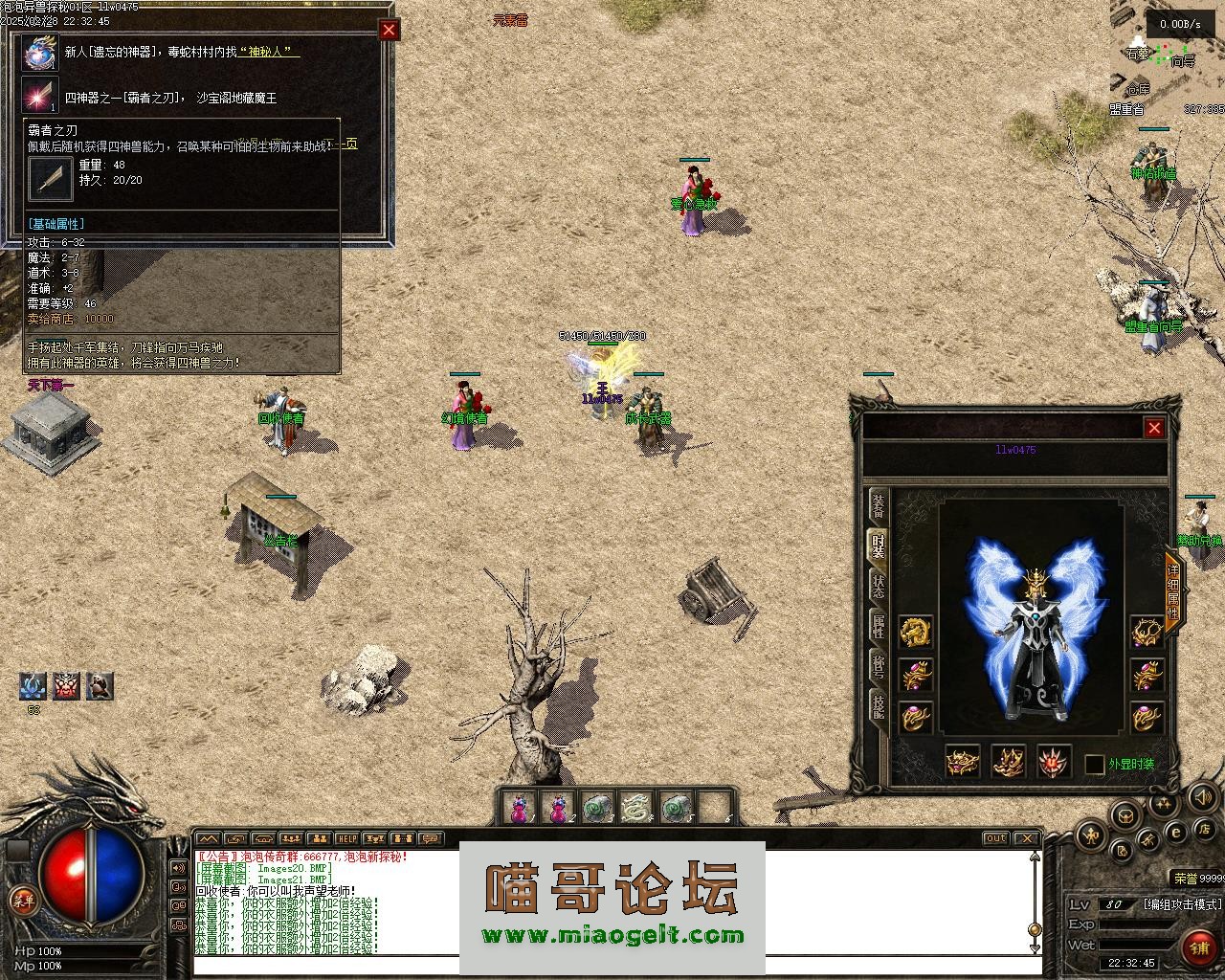This screenshot has width=1225, height=980.
Task: Open the 店 store round button
Action: tap(1207, 829)
